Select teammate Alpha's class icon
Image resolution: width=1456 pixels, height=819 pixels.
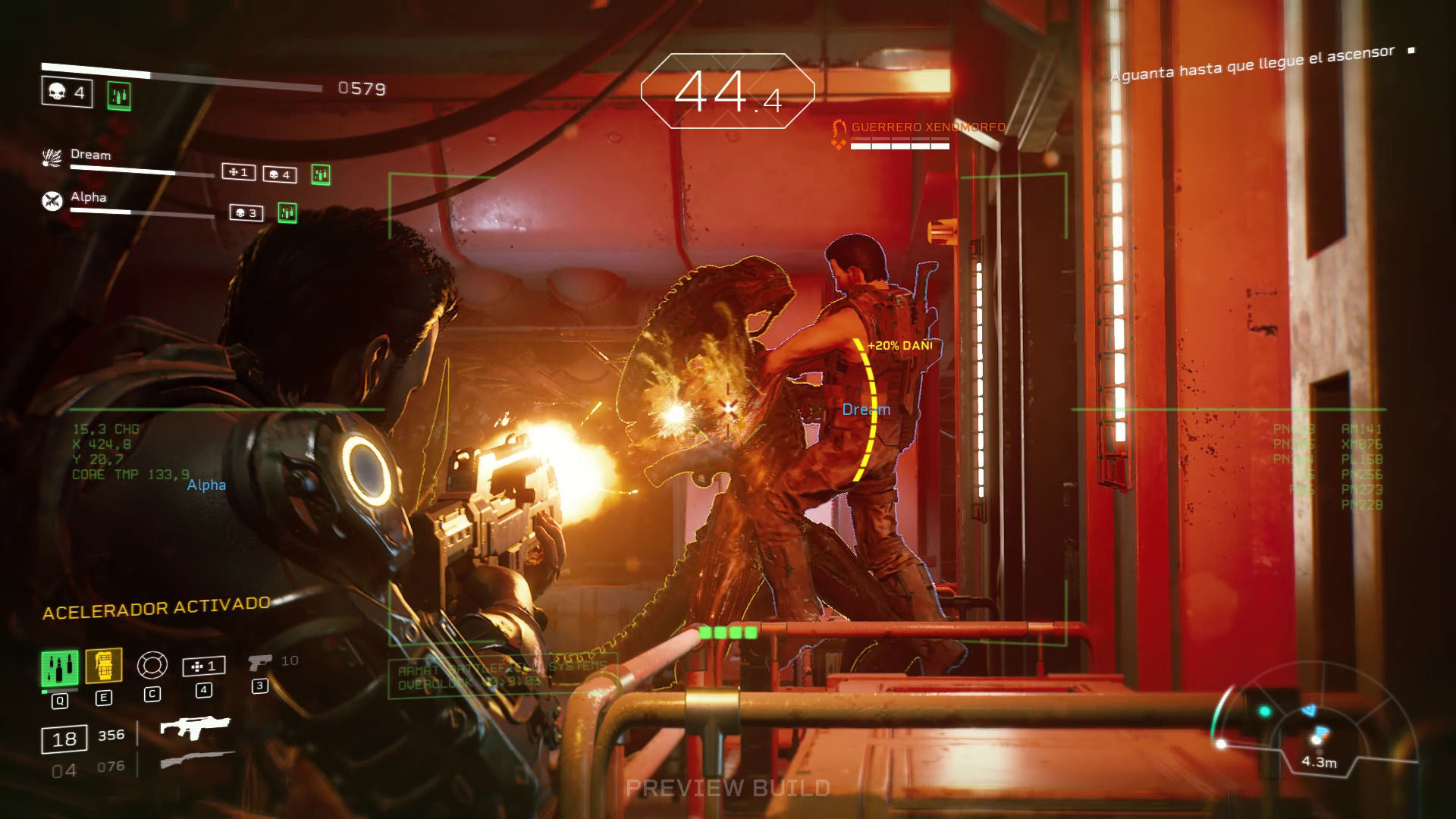52,201
